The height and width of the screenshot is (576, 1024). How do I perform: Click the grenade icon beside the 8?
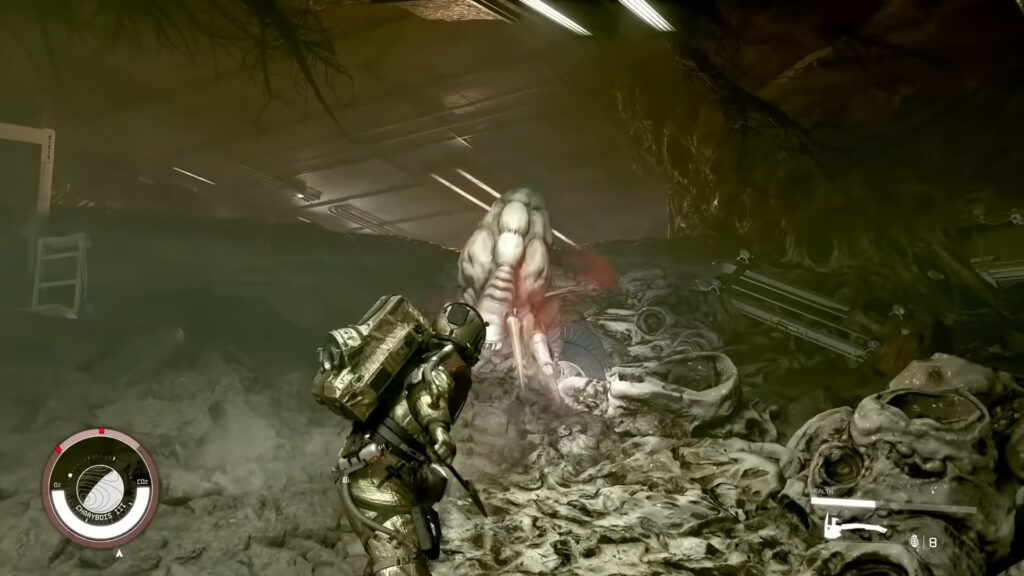(x=916, y=542)
